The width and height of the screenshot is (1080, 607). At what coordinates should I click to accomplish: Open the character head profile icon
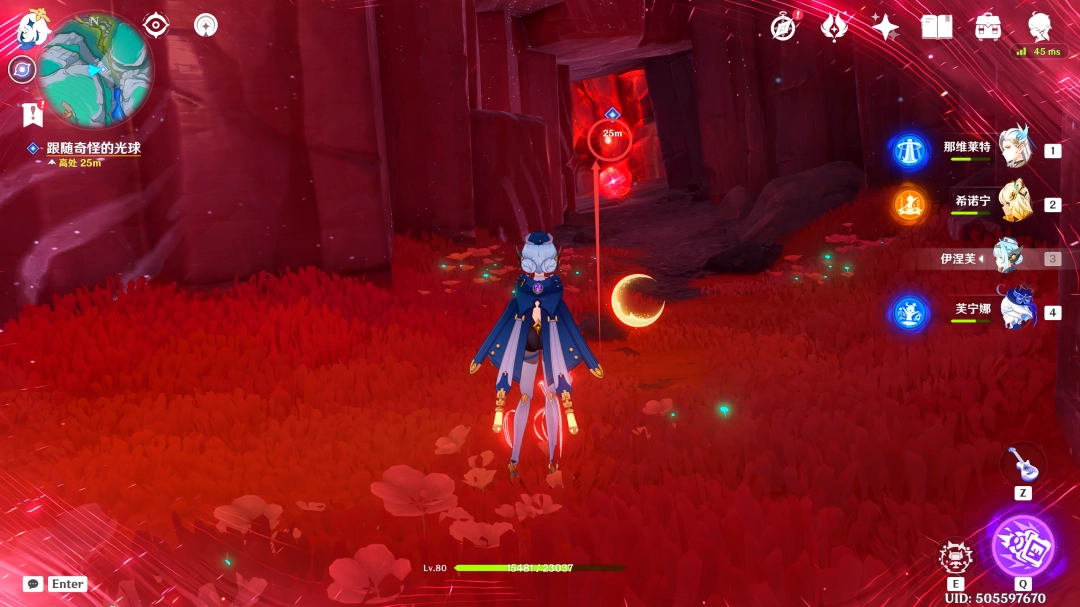1039,26
